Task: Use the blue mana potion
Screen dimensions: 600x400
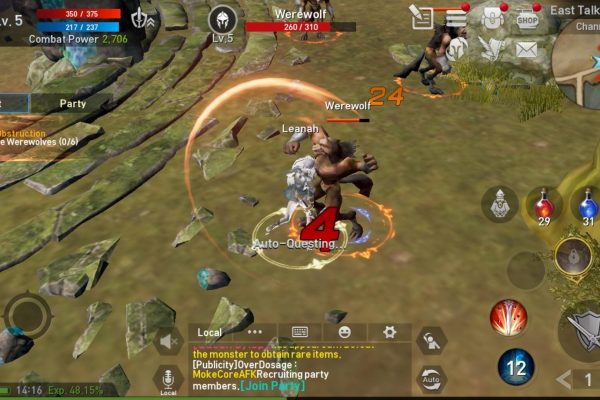Action: click(x=588, y=207)
